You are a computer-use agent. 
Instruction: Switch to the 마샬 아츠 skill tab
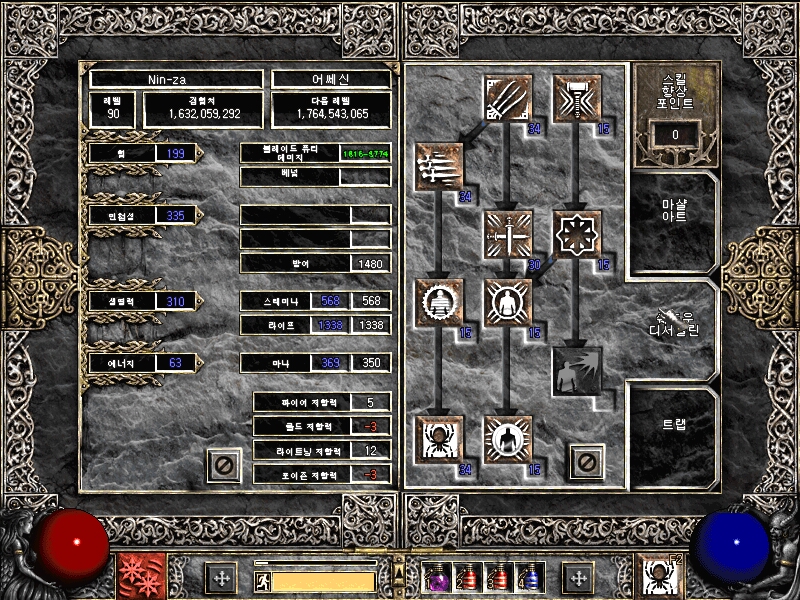point(673,217)
